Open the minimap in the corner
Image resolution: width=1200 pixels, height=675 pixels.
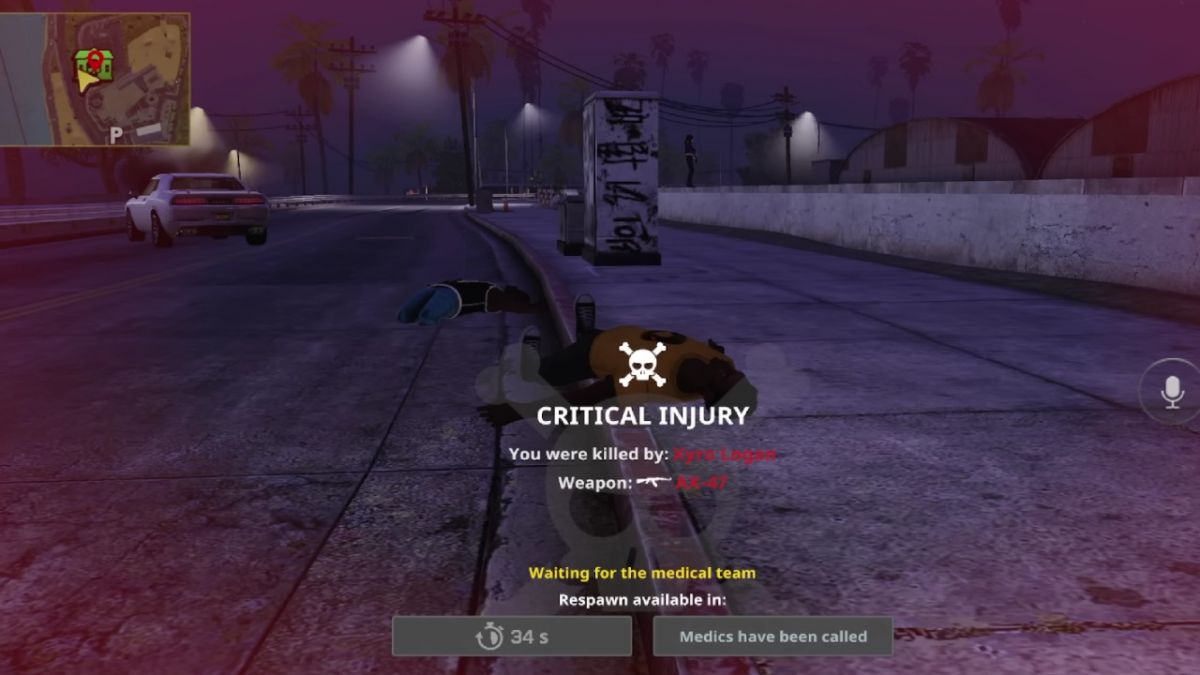click(95, 78)
